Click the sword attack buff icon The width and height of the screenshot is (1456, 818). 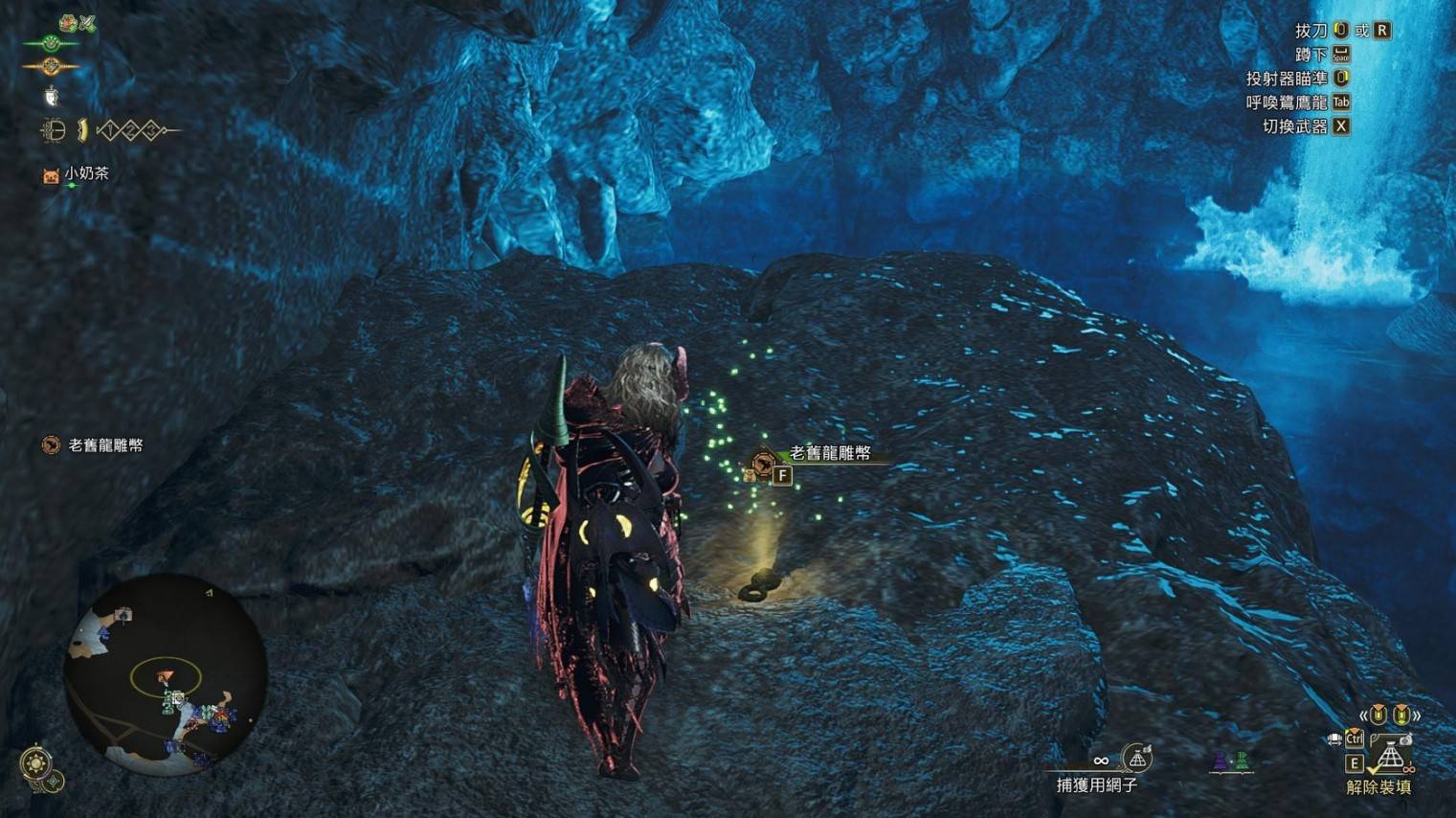coord(88,23)
